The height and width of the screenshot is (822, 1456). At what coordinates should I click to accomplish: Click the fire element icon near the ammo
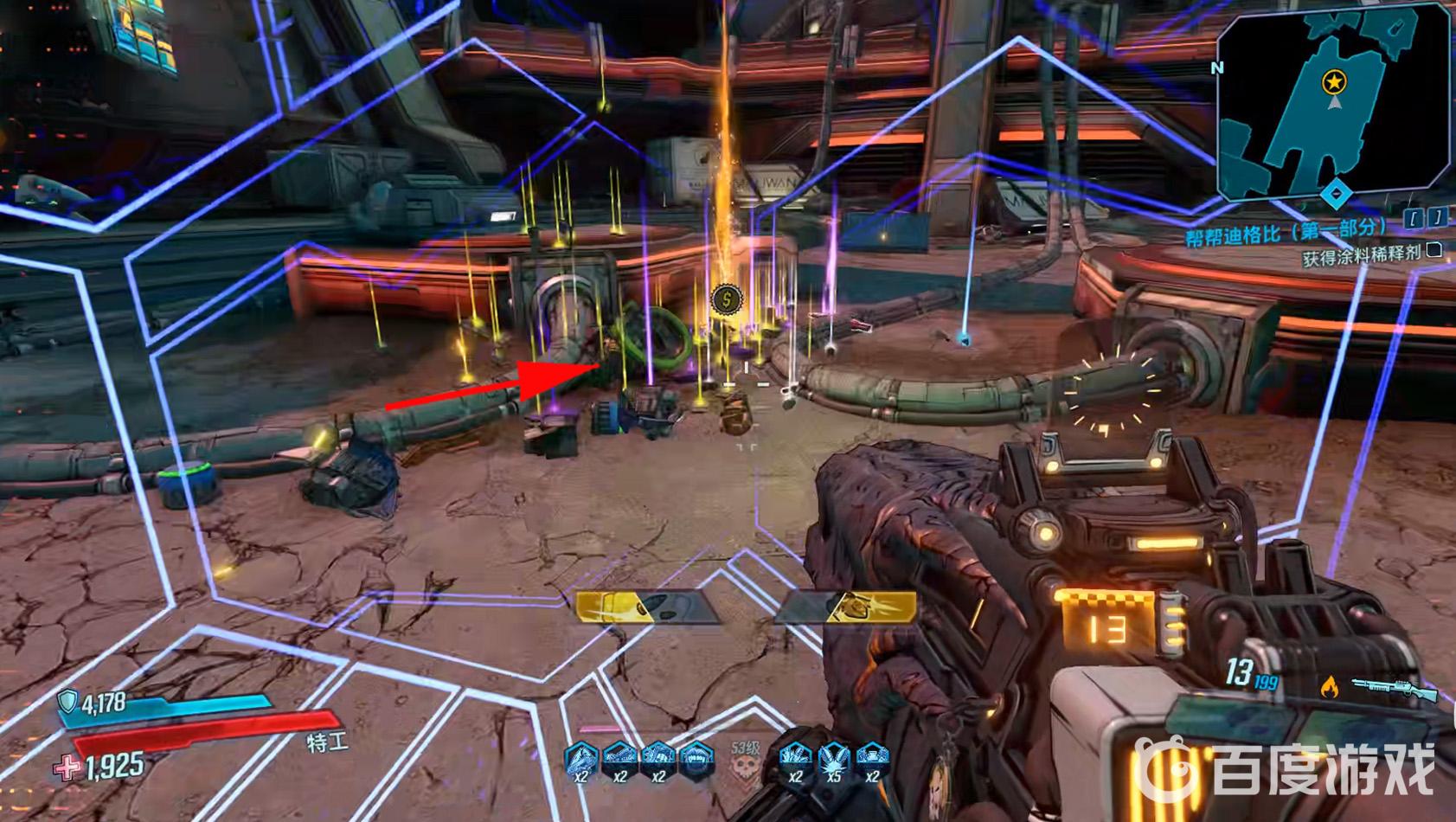pyautogui.click(x=1329, y=687)
